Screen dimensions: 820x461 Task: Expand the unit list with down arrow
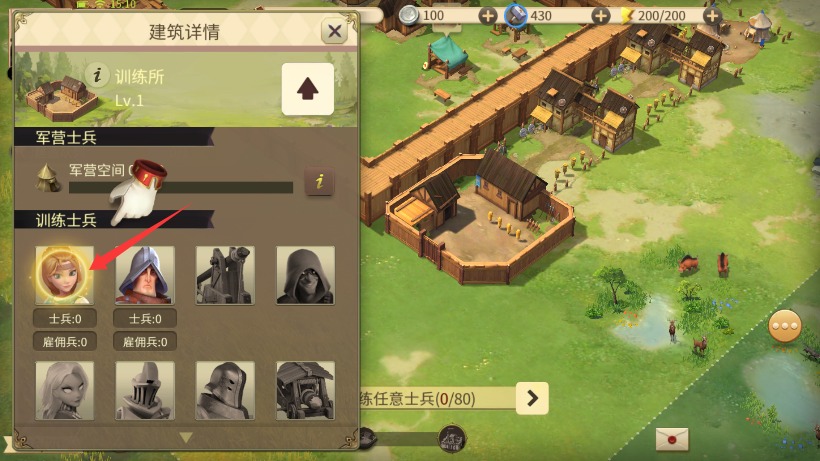[185, 437]
